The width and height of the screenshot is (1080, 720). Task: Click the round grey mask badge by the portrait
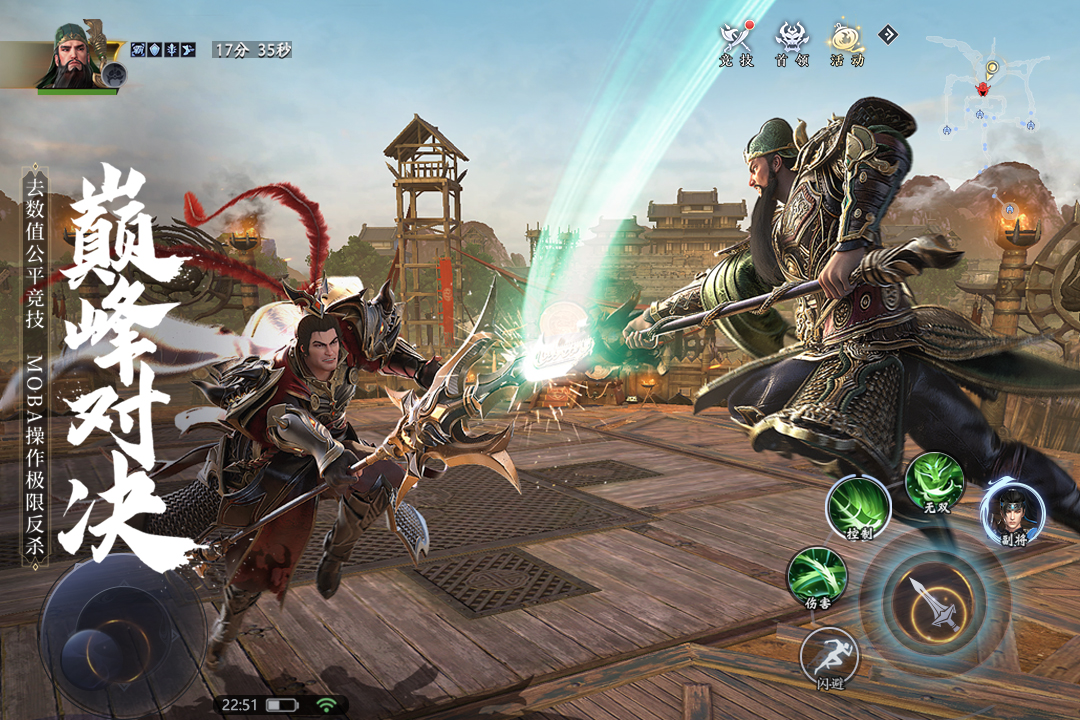[x=115, y=73]
